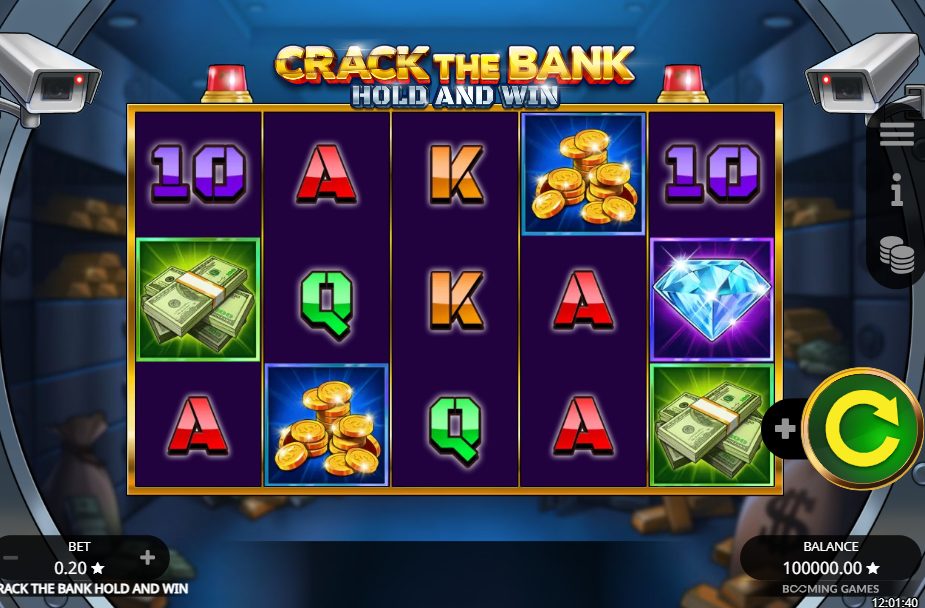The width and height of the screenshot is (925, 608).
Task: Spin the reels with the green arrow button
Action: pyautogui.click(x=862, y=428)
